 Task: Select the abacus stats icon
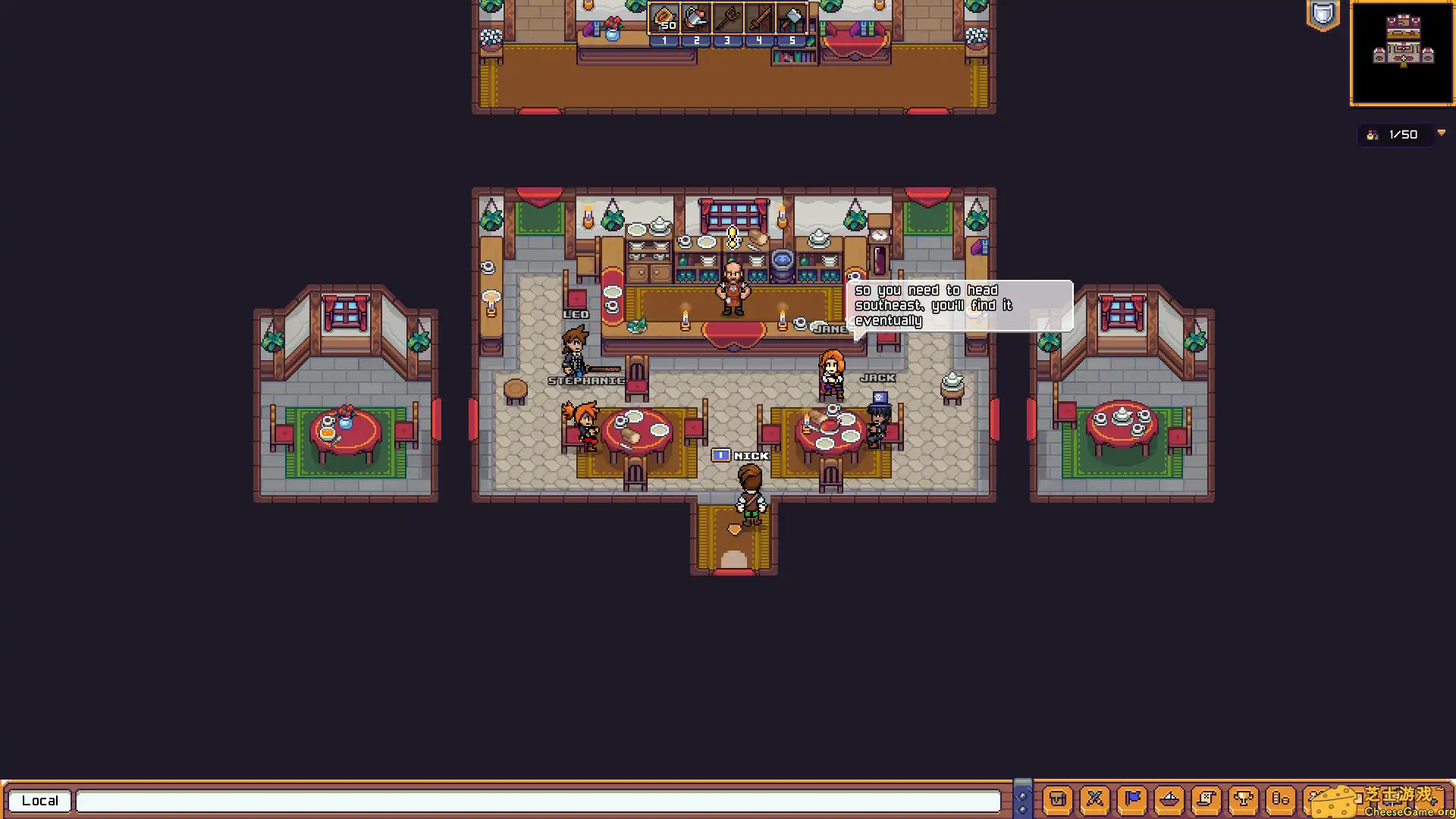tap(1280, 799)
